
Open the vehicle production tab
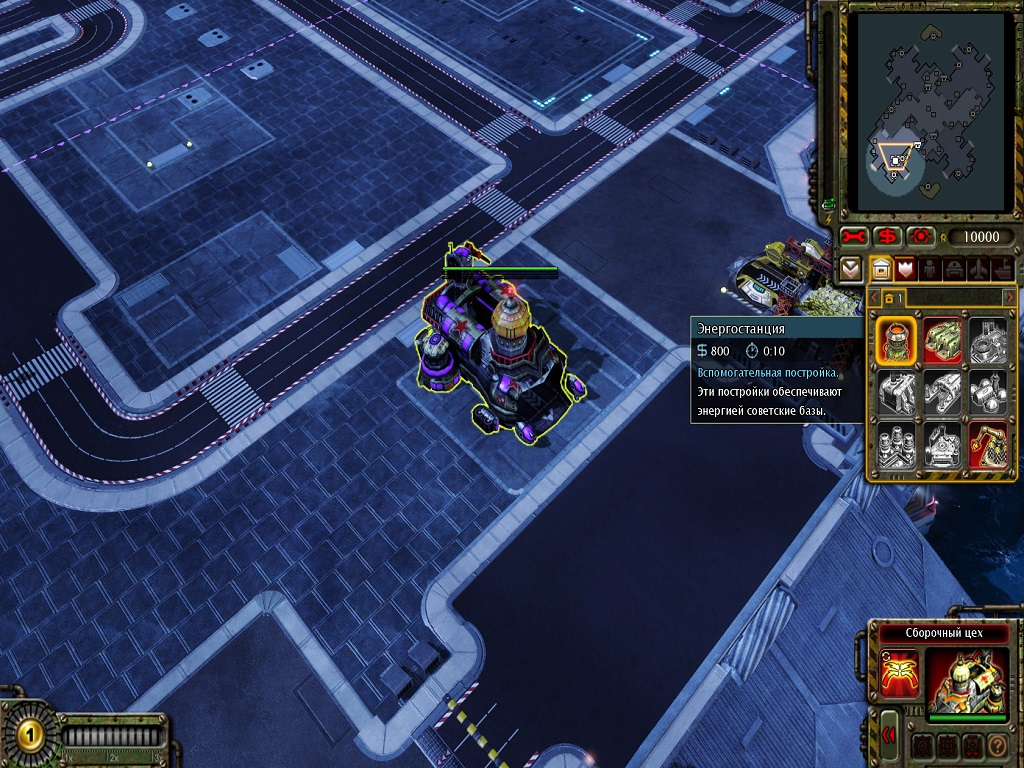click(953, 269)
